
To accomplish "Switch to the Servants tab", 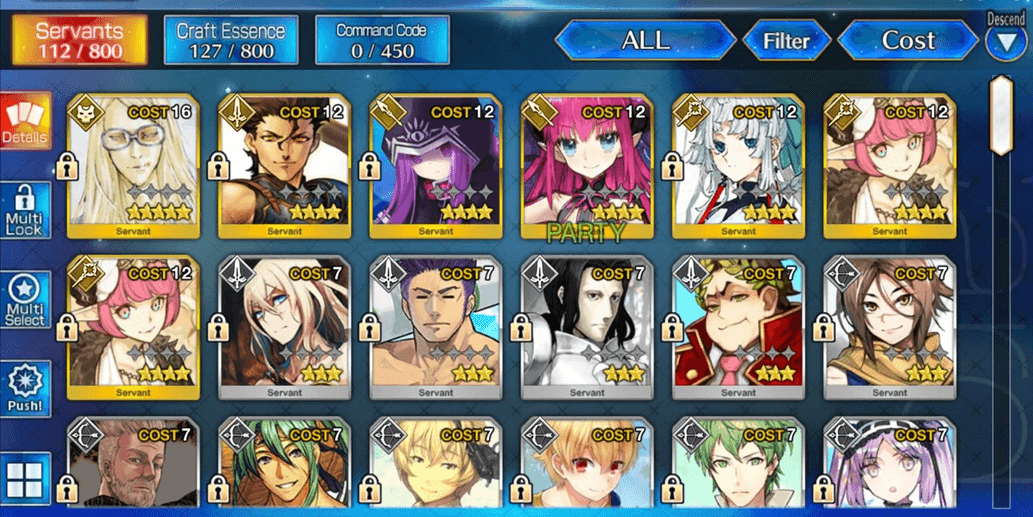I will 79,40.
